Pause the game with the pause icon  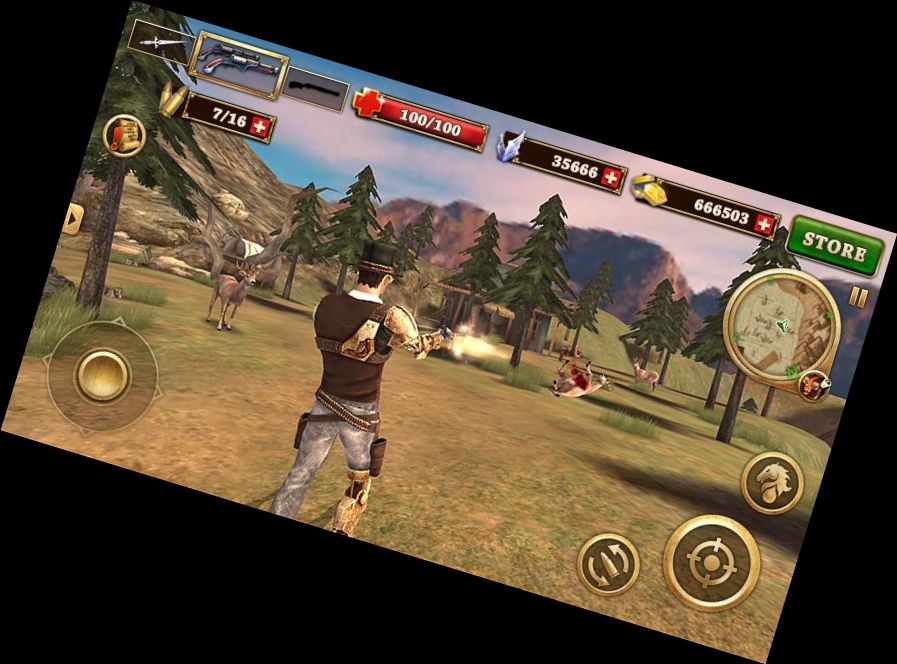pyautogui.click(x=858, y=297)
